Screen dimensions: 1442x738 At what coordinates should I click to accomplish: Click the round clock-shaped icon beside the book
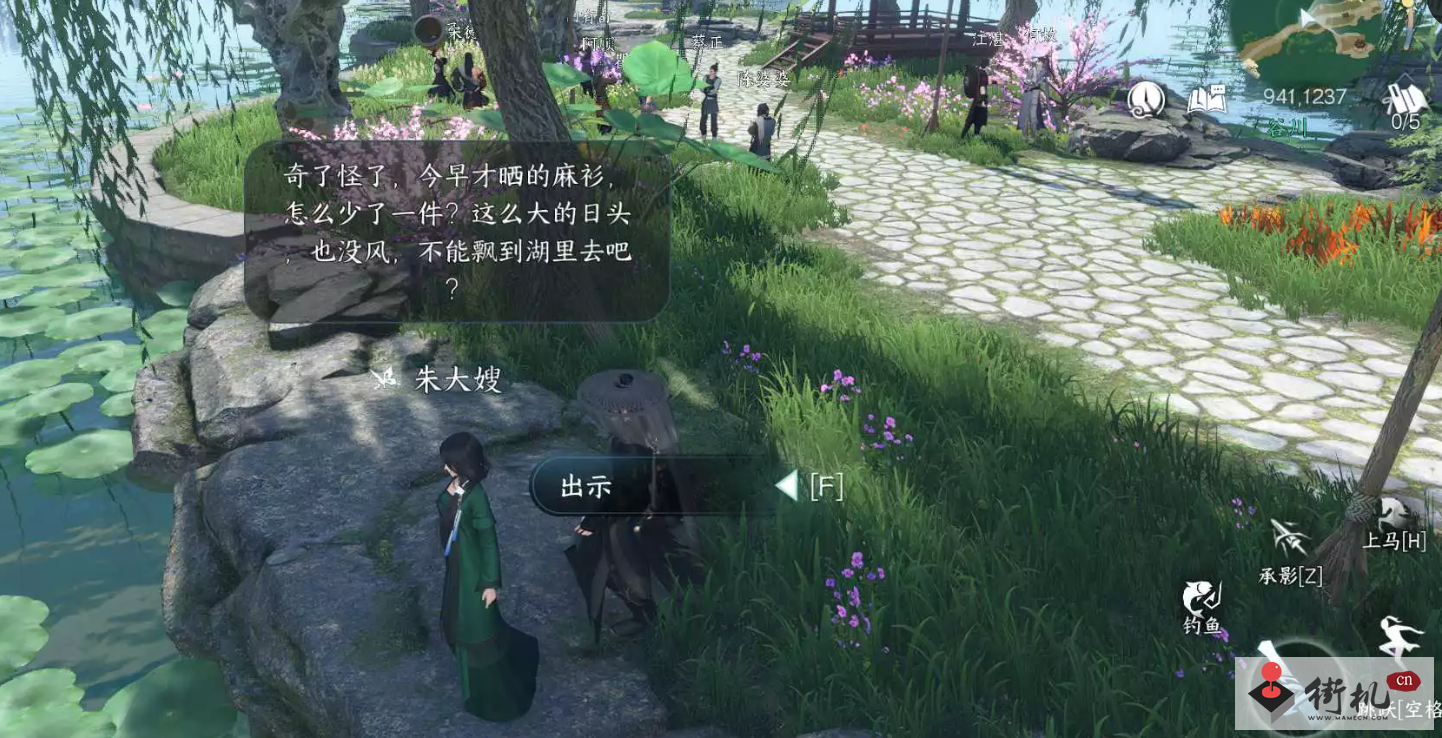[1146, 99]
